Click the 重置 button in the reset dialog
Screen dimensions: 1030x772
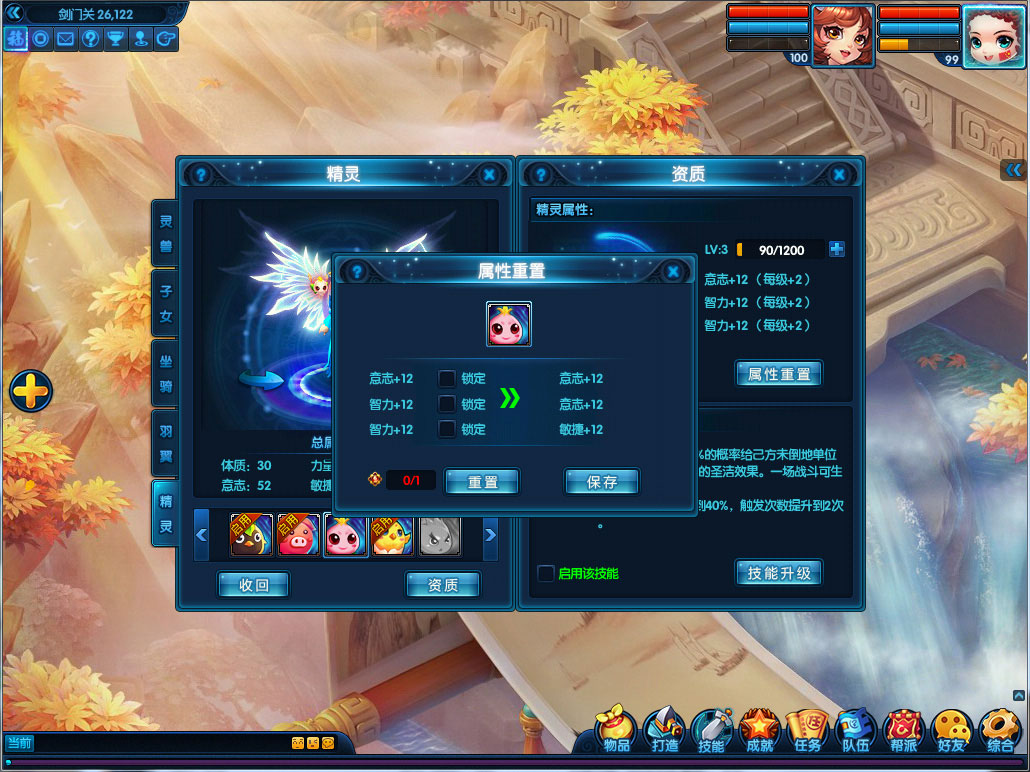coord(482,482)
